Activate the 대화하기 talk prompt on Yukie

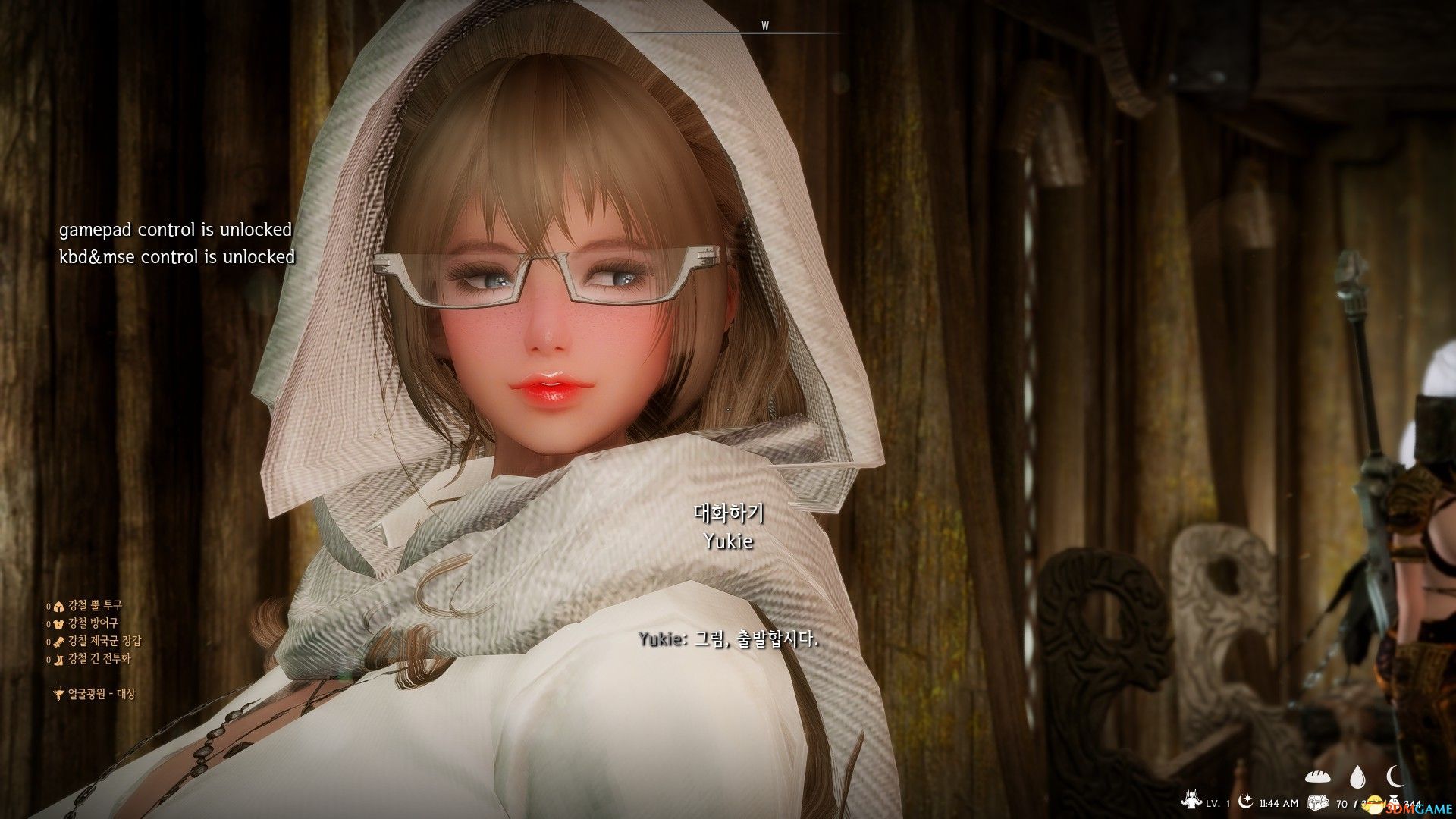[x=730, y=513]
